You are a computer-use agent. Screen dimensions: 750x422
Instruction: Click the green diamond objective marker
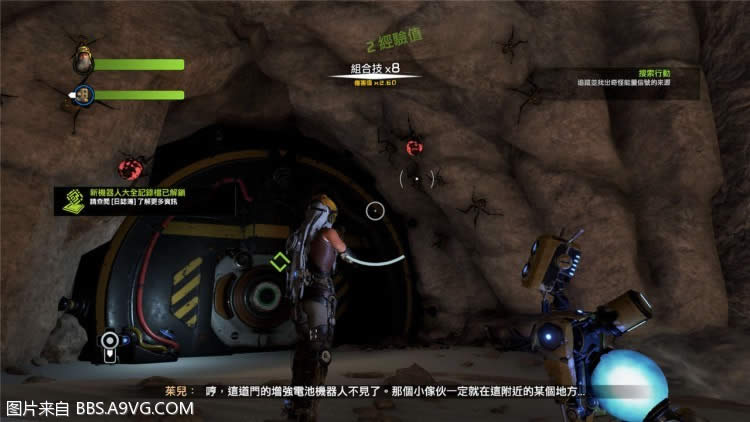pos(279,262)
